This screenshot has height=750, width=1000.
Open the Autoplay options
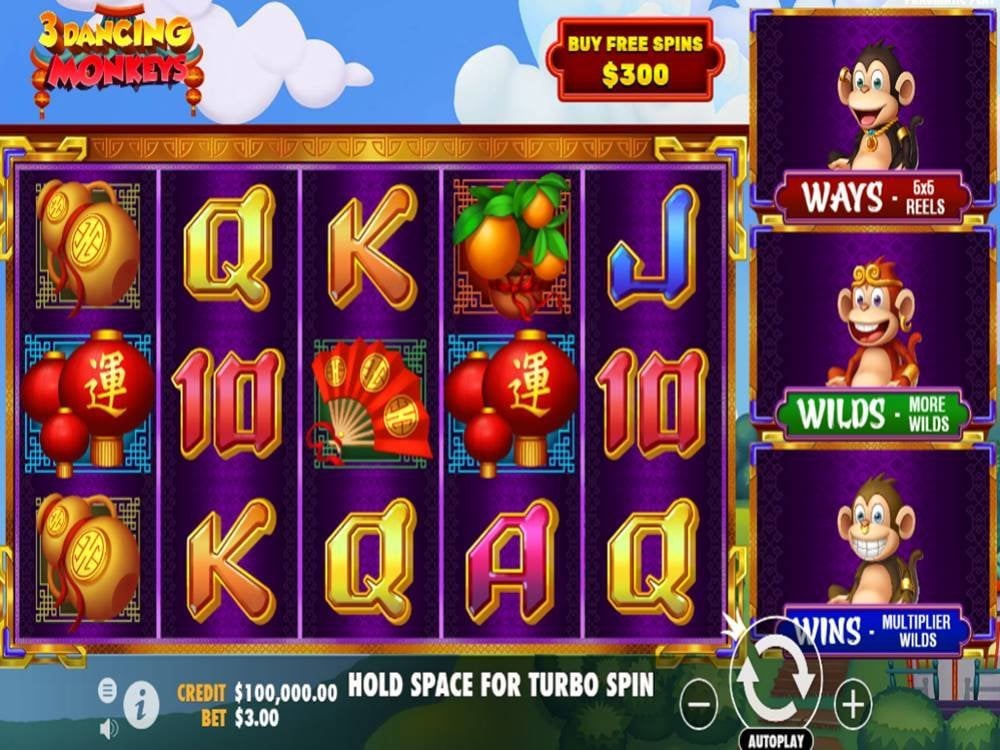pos(775,742)
